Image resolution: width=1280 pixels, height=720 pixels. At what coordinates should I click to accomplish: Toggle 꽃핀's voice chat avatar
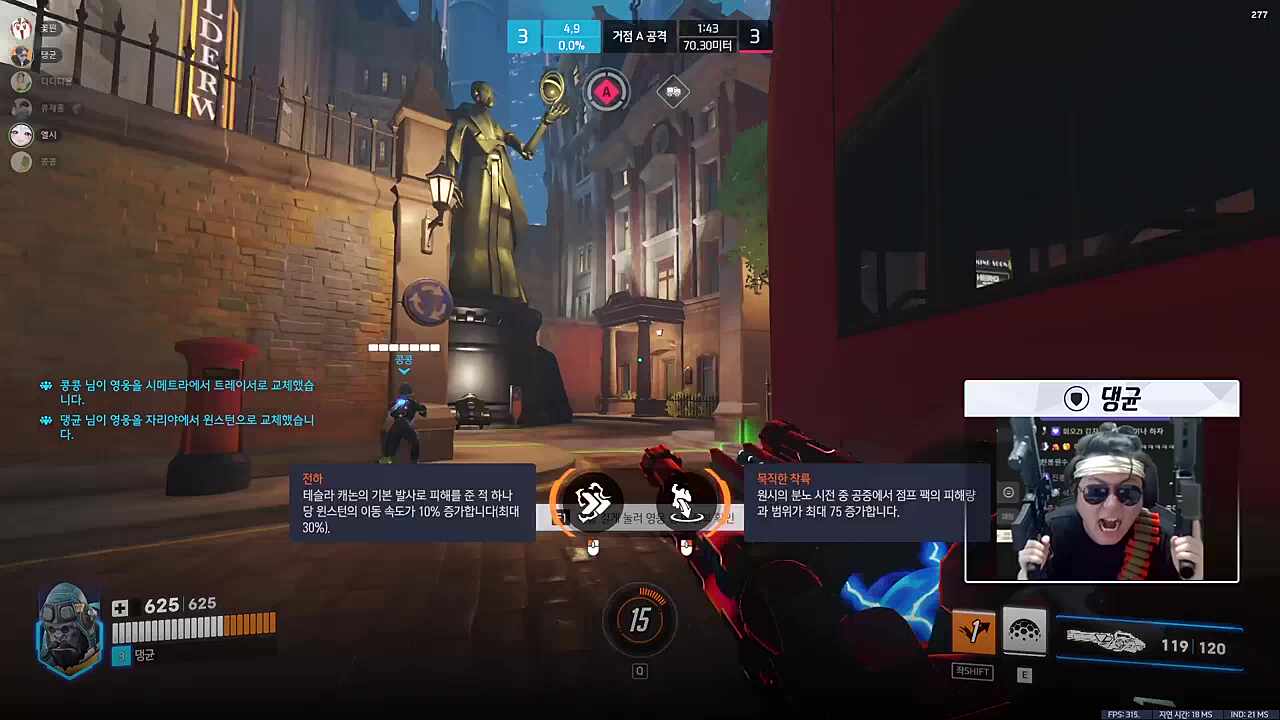(21, 29)
